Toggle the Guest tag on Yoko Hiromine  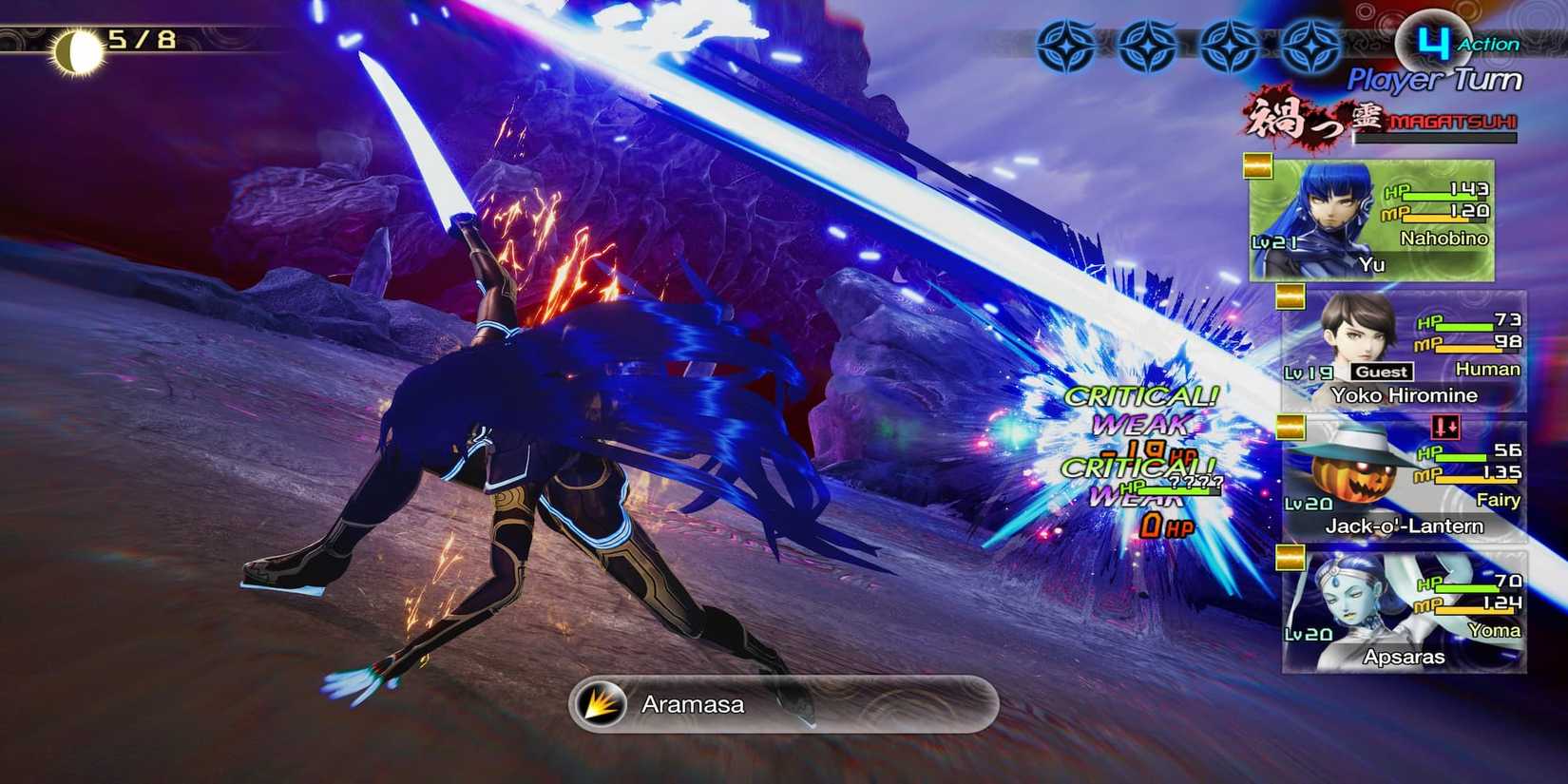pyautogui.click(x=1380, y=372)
